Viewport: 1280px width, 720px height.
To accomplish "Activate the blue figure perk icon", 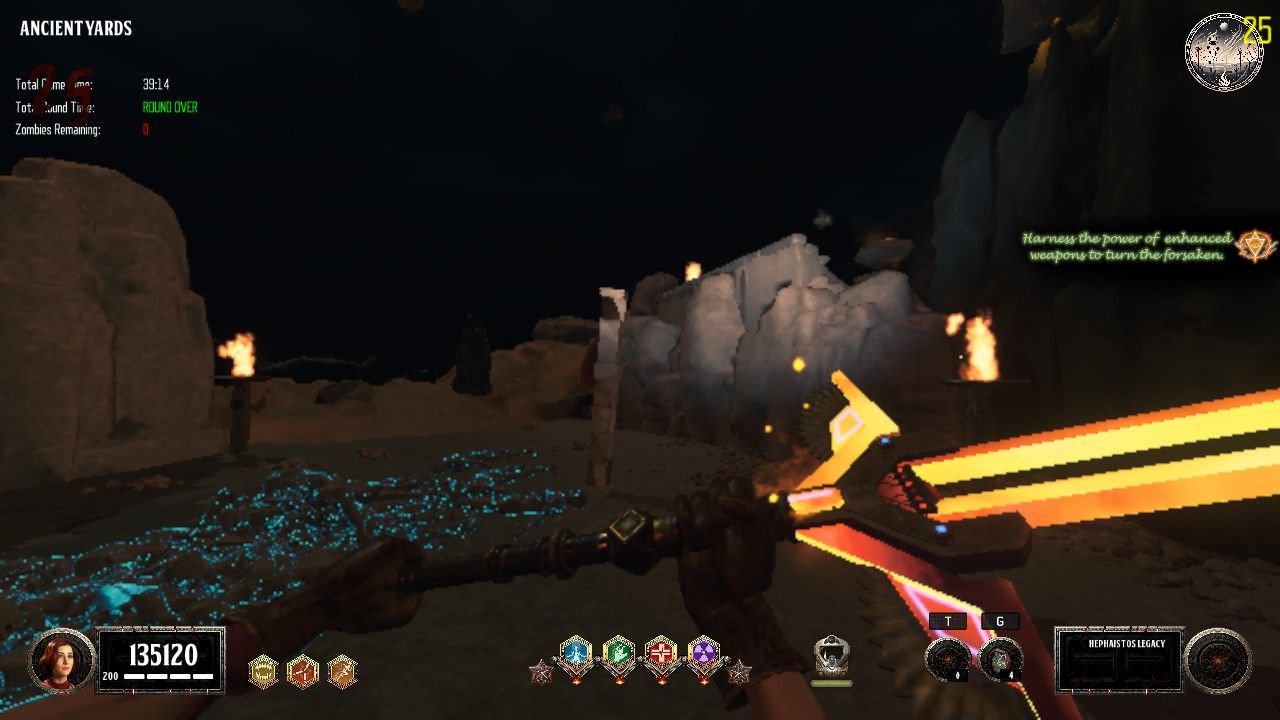I will 576,654.
